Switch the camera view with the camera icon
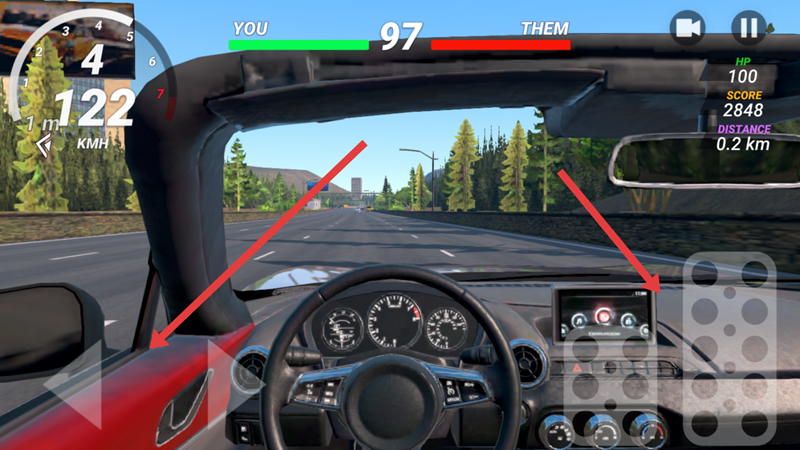The image size is (800, 450). click(x=687, y=28)
